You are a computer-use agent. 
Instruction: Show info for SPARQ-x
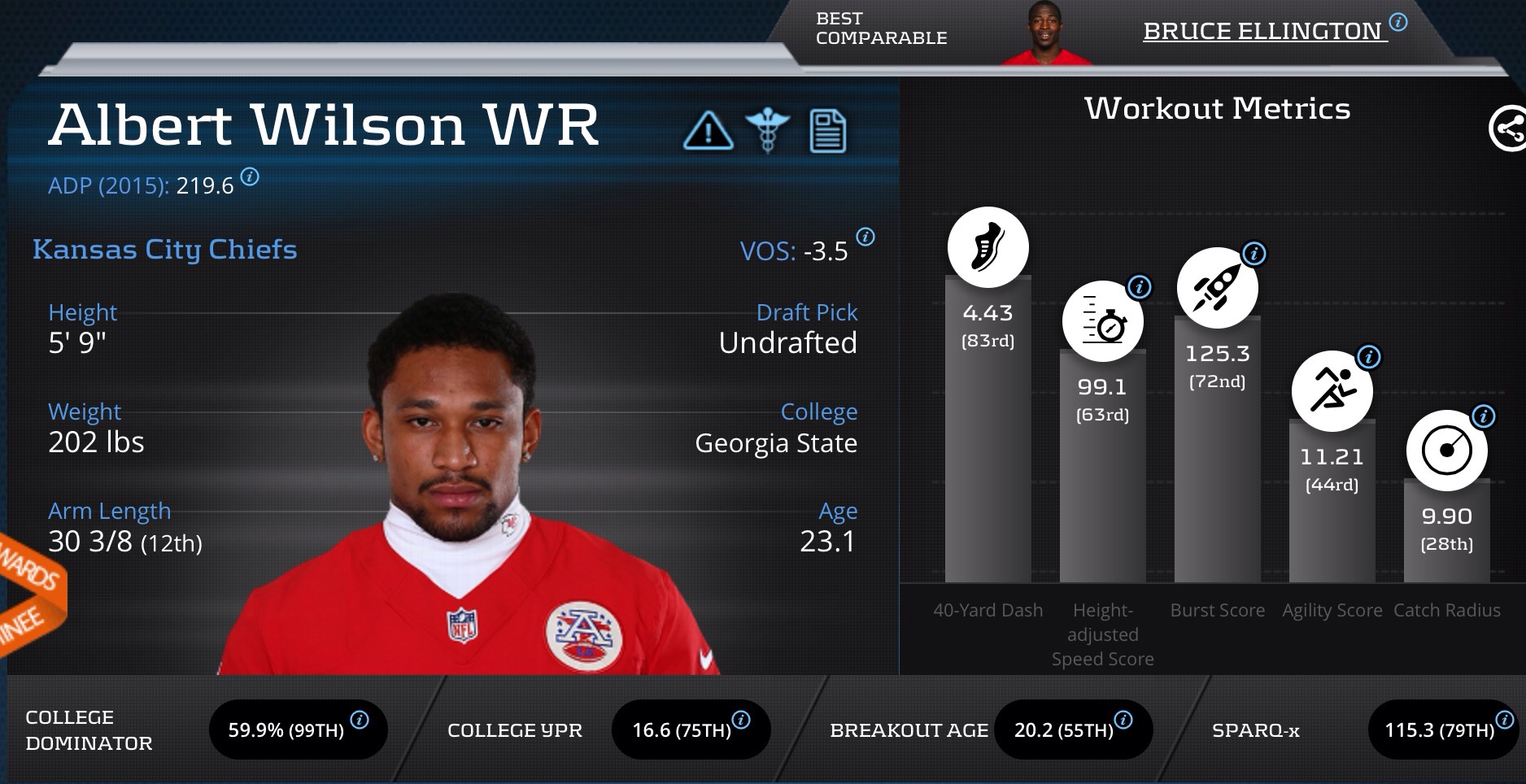[x=1505, y=720]
